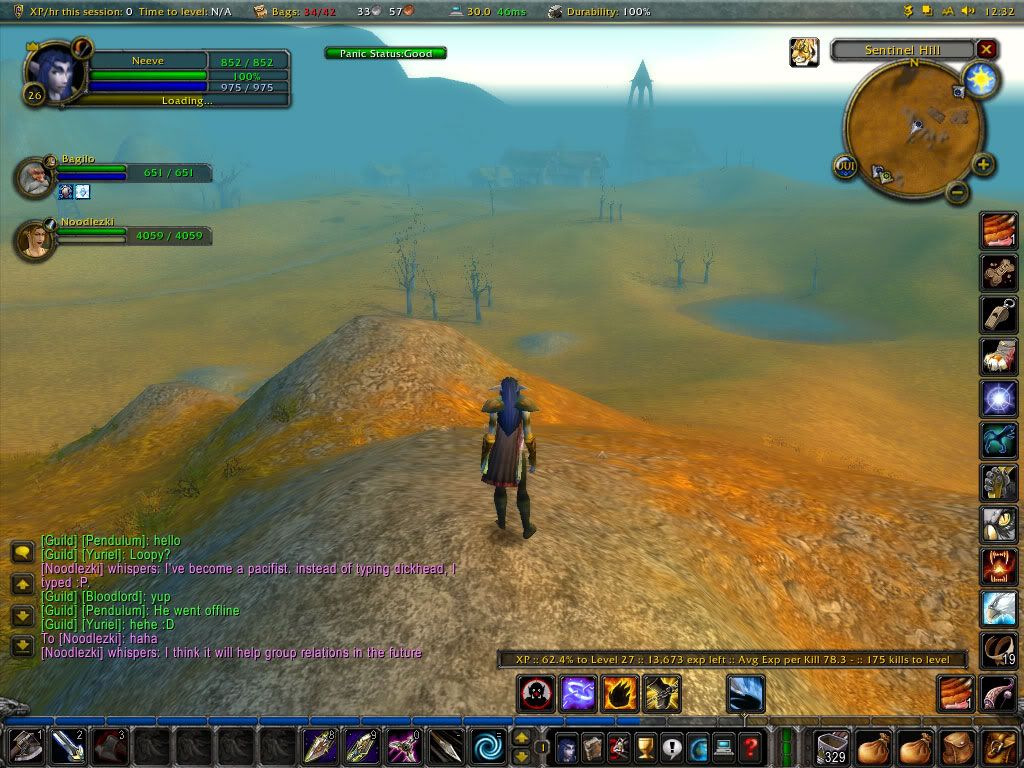Target party member Noodlezki's portrait
The width and height of the screenshot is (1024, 768).
pos(35,240)
